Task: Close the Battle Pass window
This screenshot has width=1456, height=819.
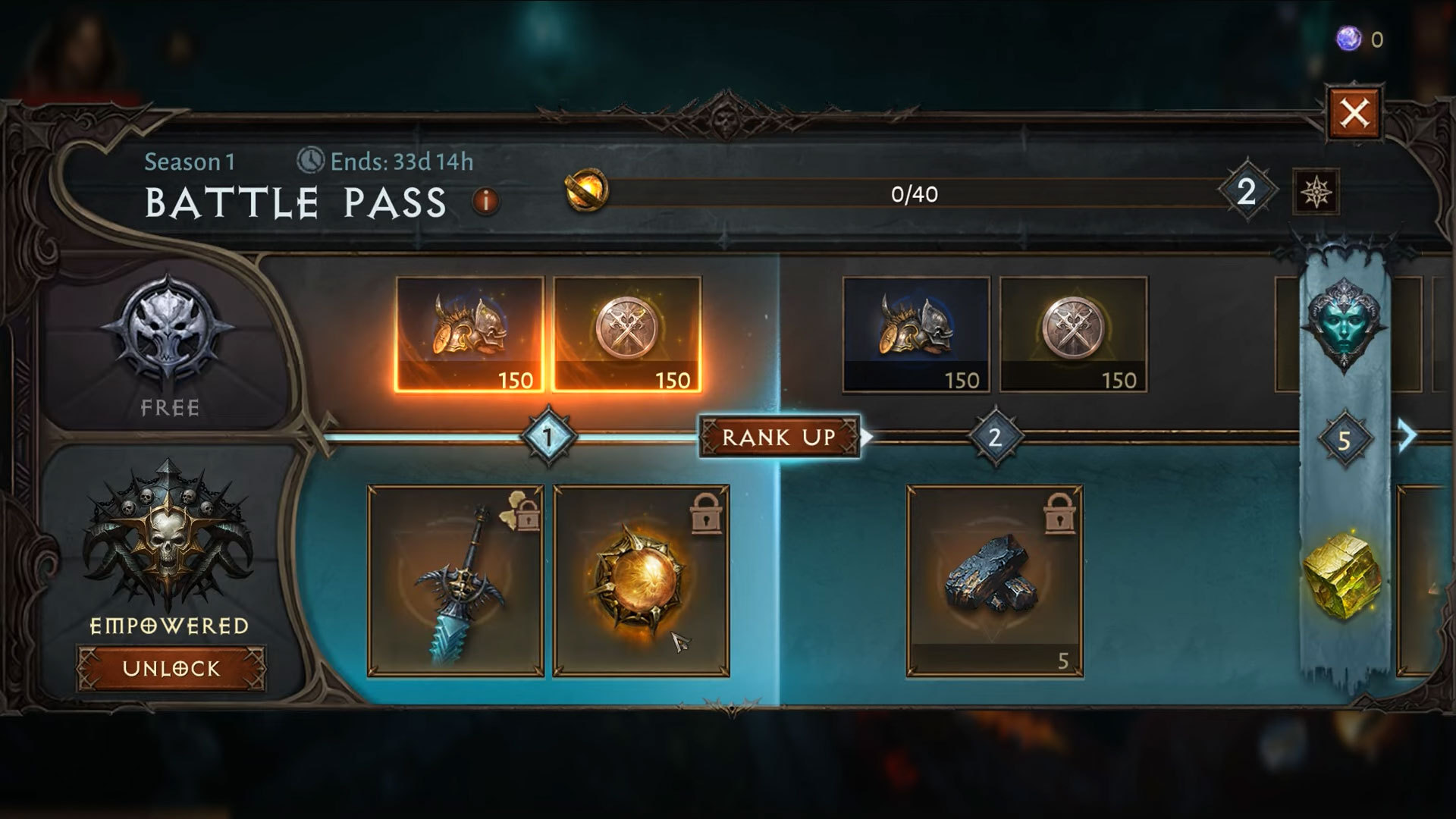Action: pyautogui.click(x=1354, y=114)
